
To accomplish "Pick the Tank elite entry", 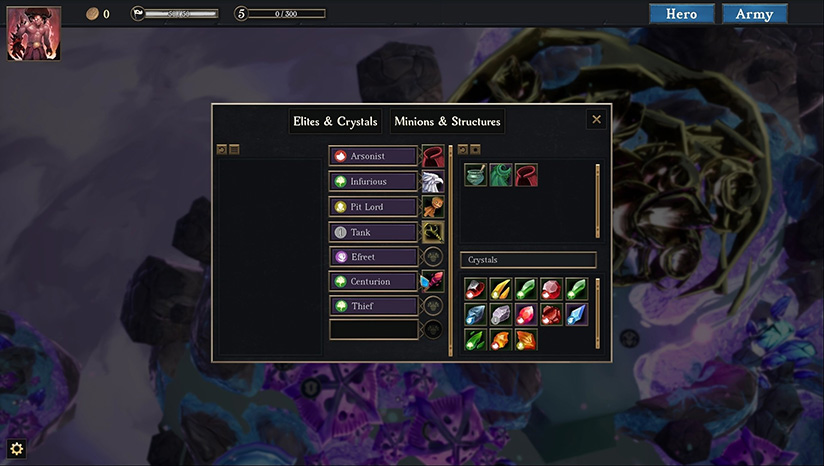I will pos(373,232).
